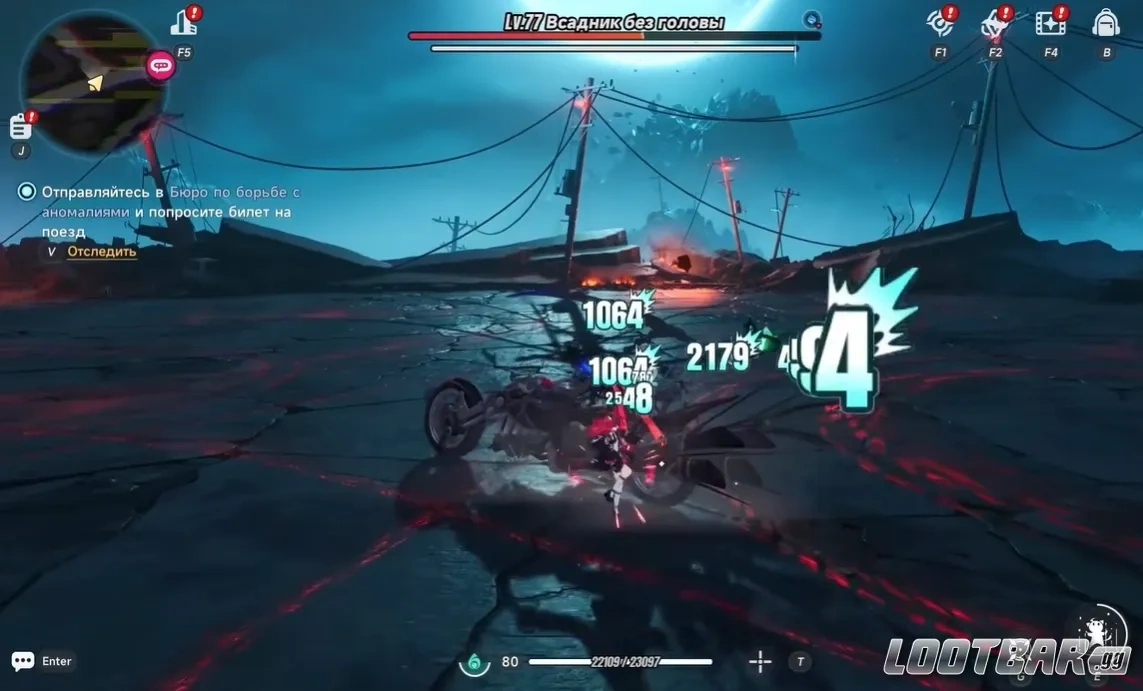Screen dimensions: 1143x691
Task: Open the target compass guide icon
Action: tap(939, 22)
